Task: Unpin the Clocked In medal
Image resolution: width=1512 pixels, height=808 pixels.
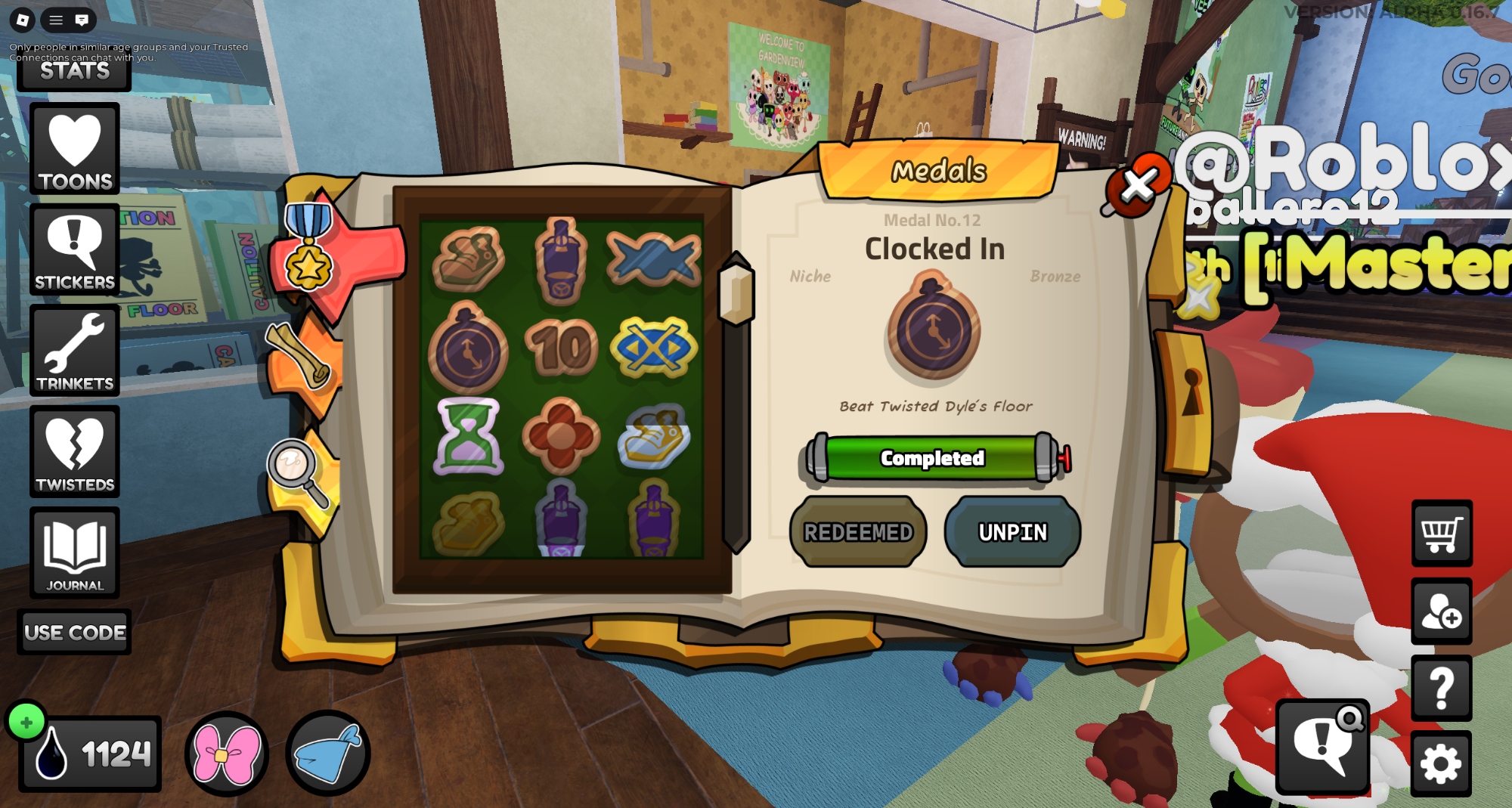Action: 1012,532
